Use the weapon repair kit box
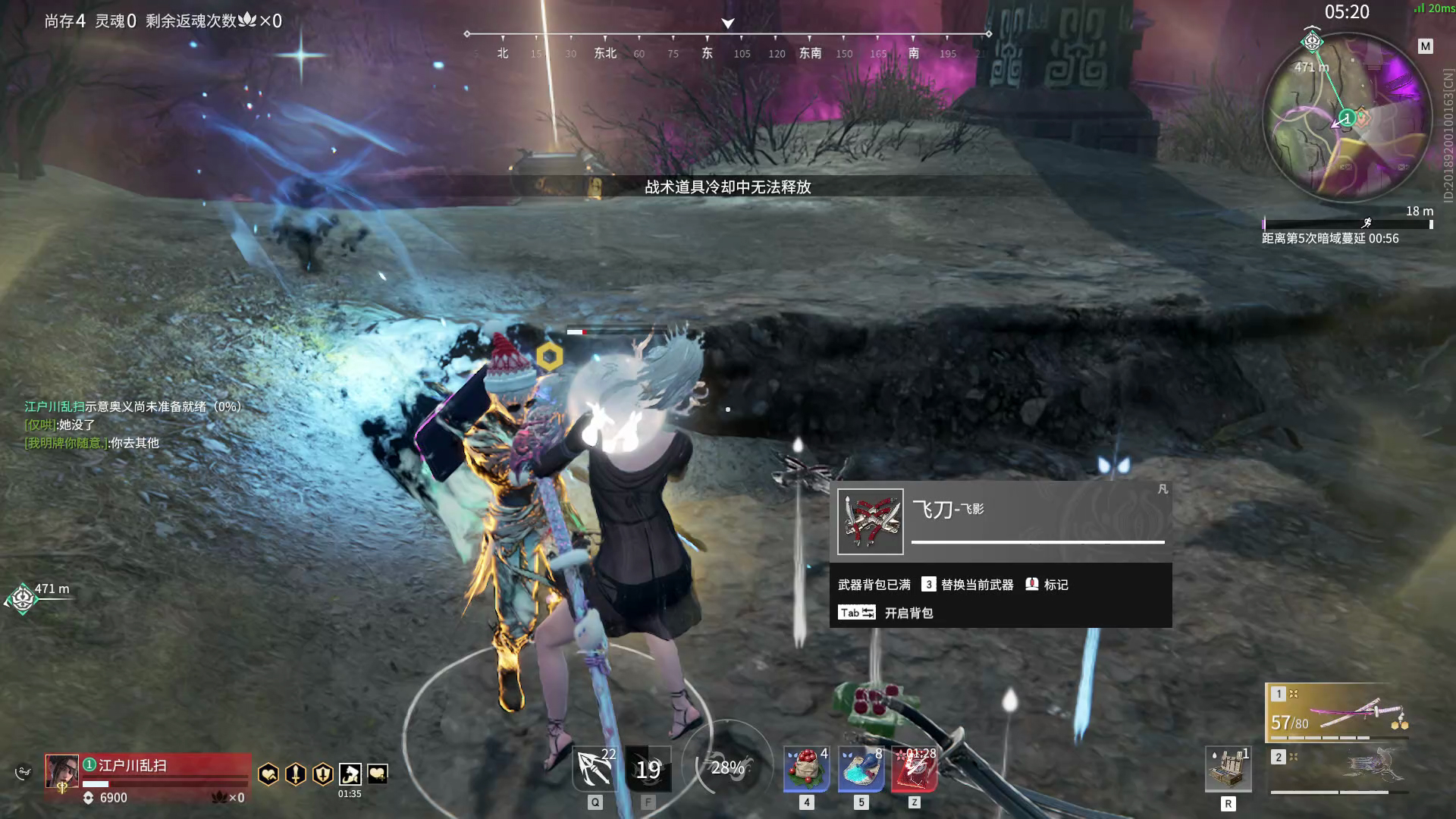 (1228, 770)
